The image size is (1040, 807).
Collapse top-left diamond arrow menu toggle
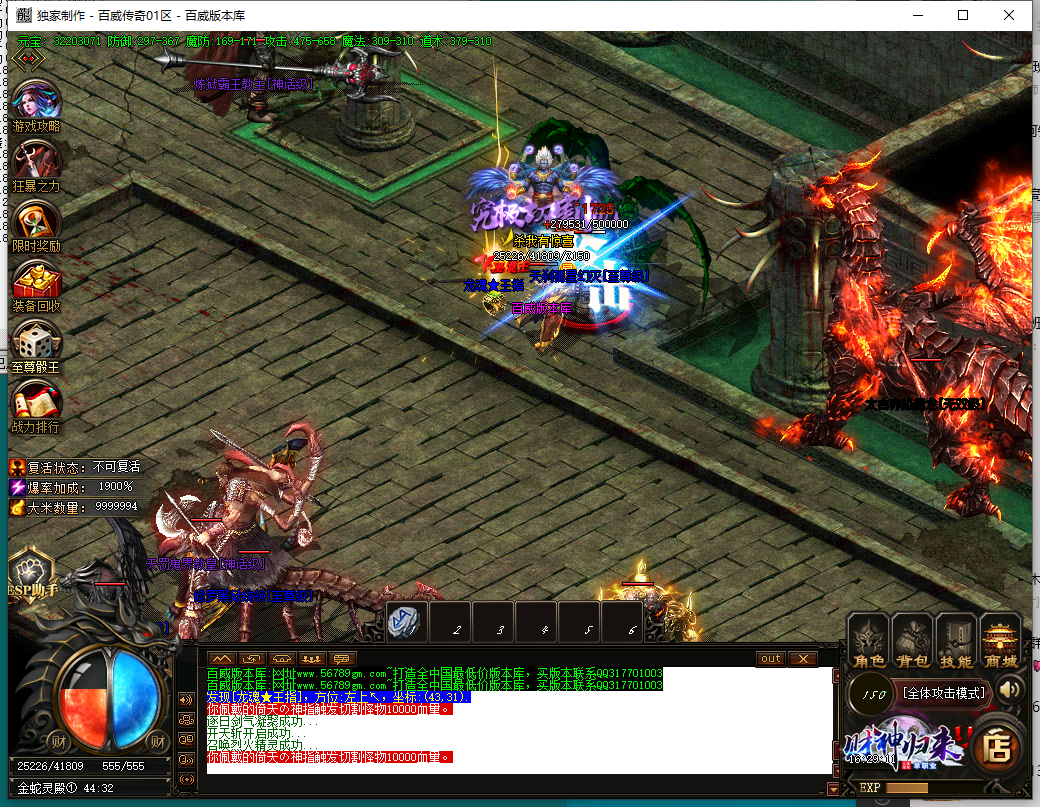click(27, 59)
